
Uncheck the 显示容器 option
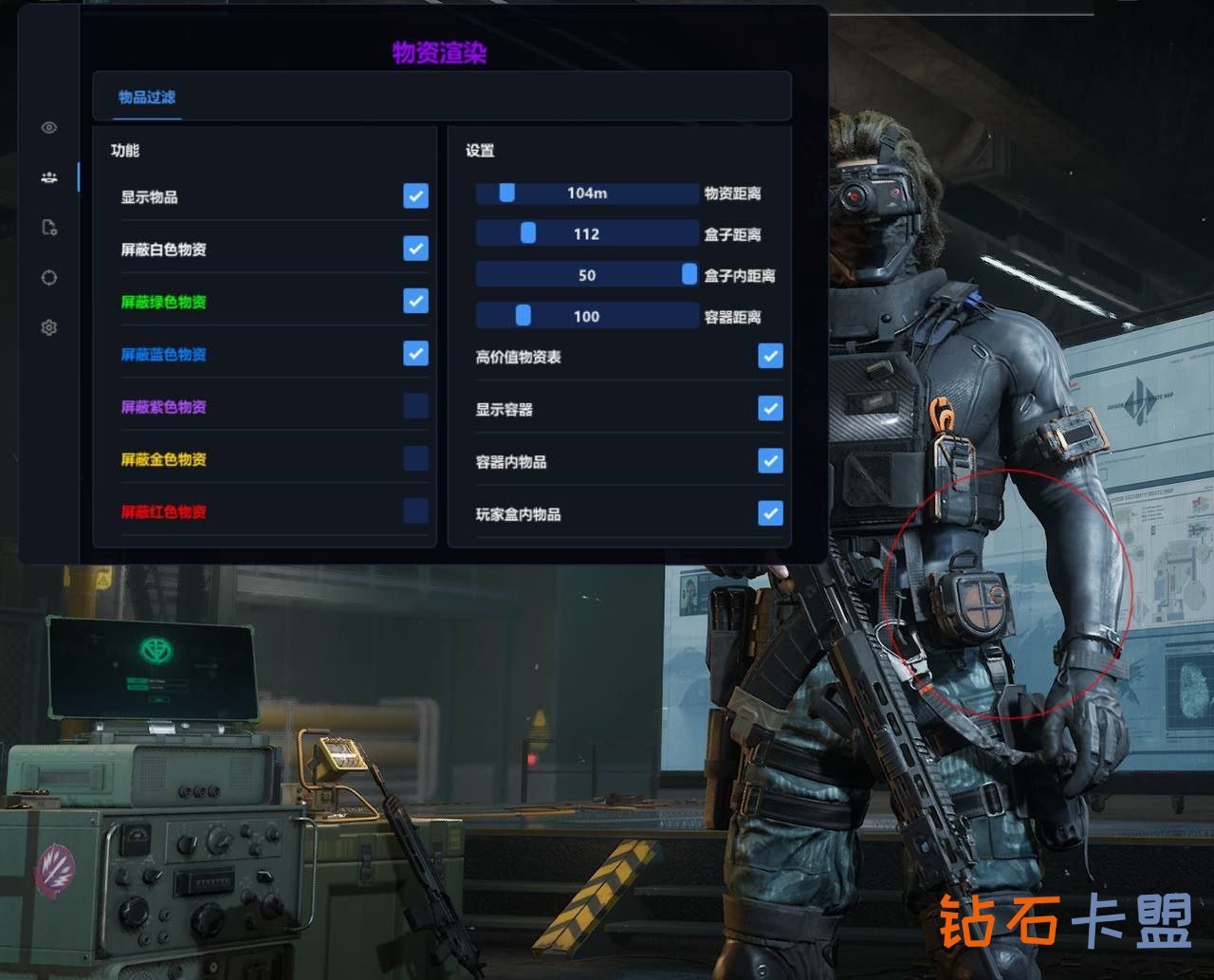click(770, 408)
